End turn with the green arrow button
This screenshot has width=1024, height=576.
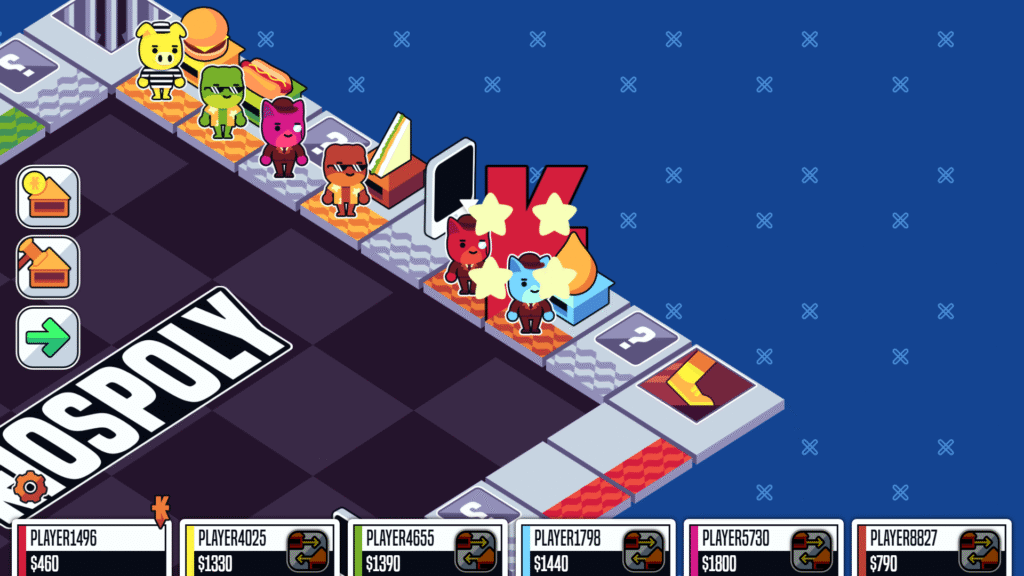coord(47,337)
